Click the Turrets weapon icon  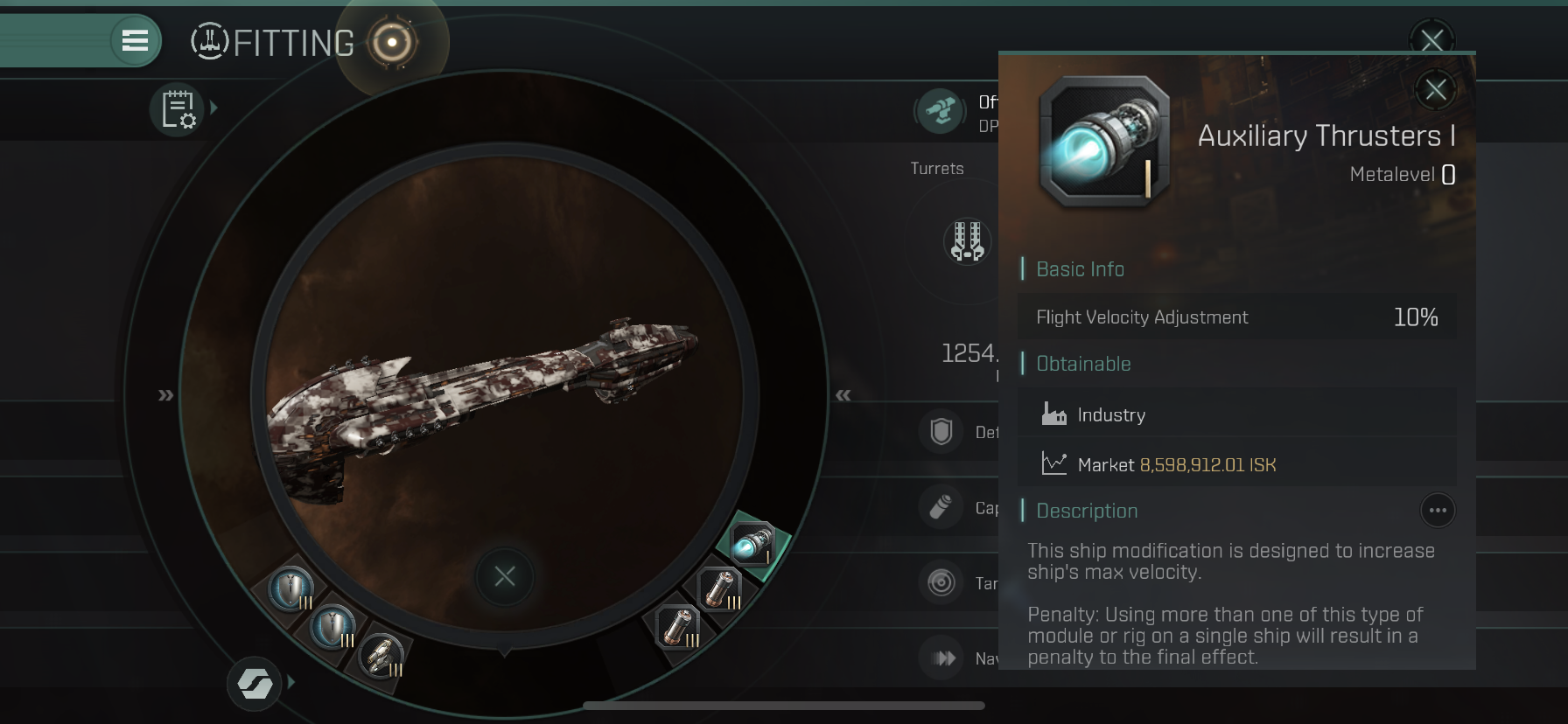click(967, 240)
